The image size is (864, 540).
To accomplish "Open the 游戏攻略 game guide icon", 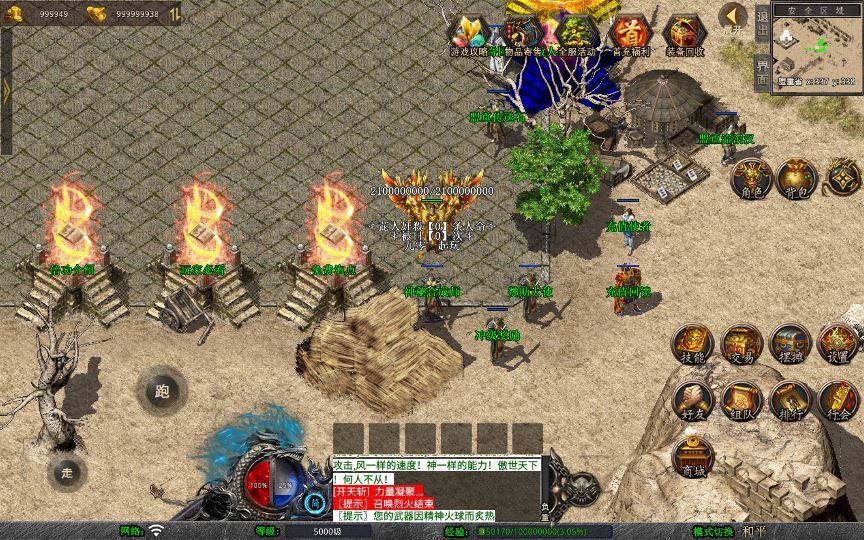I will coord(468,34).
